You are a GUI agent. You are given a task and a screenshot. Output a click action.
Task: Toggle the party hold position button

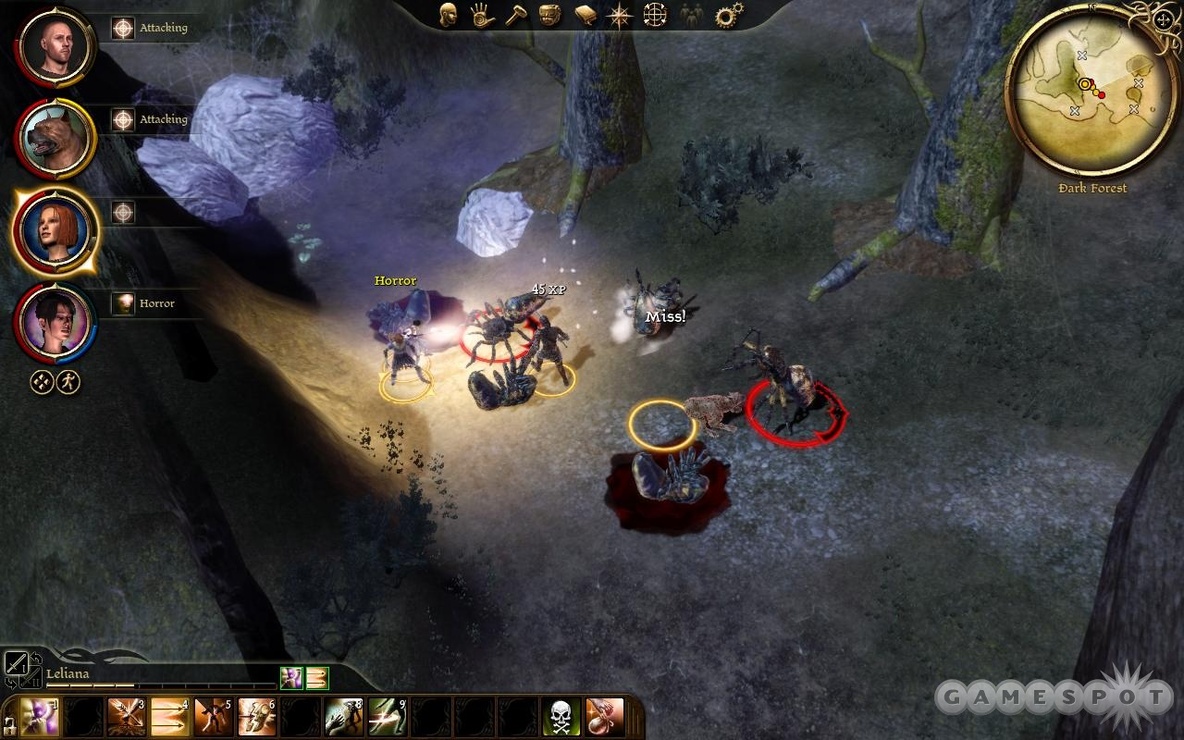pyautogui.click(x=41, y=382)
